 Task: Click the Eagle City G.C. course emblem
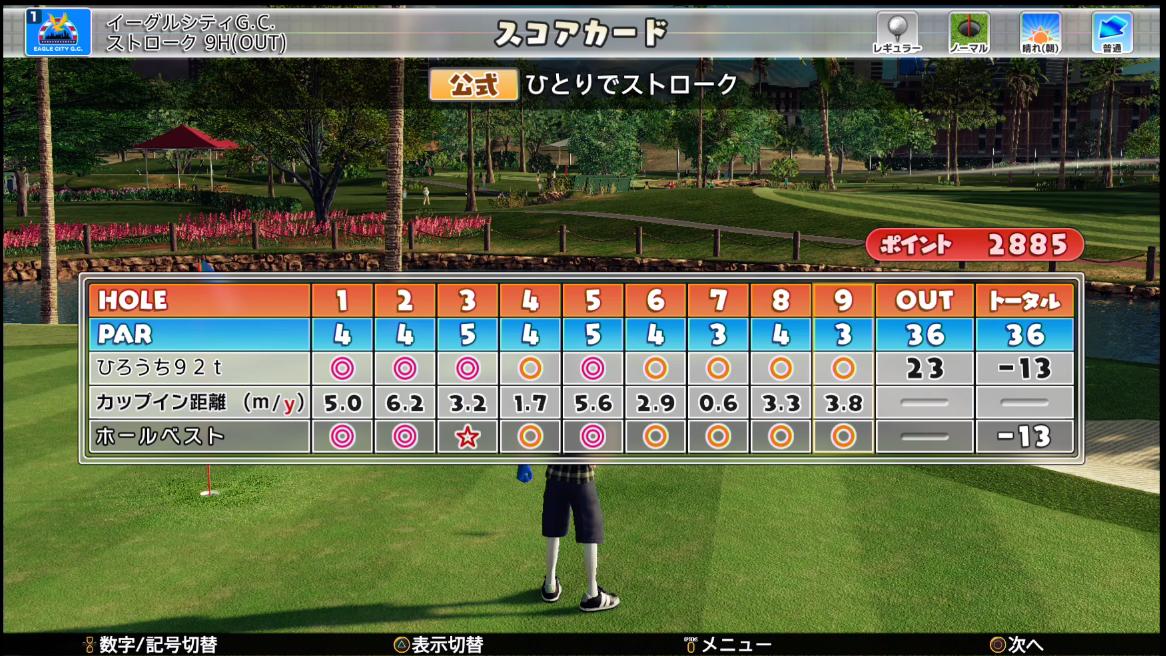click(x=58, y=31)
